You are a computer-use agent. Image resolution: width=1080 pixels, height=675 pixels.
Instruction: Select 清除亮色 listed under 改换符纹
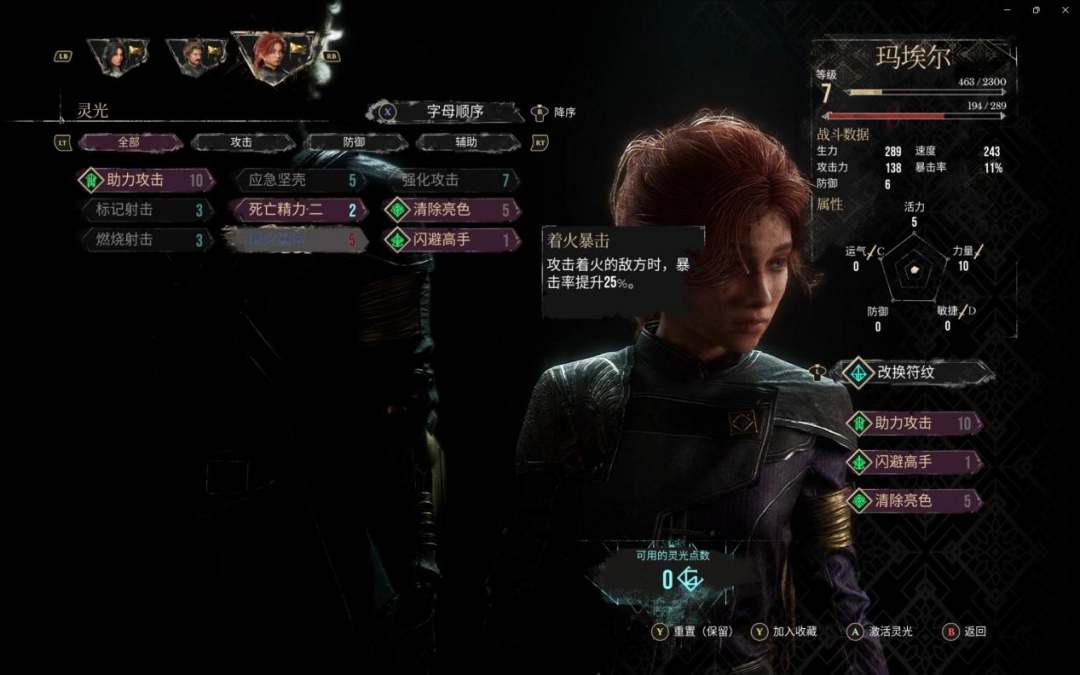point(913,500)
